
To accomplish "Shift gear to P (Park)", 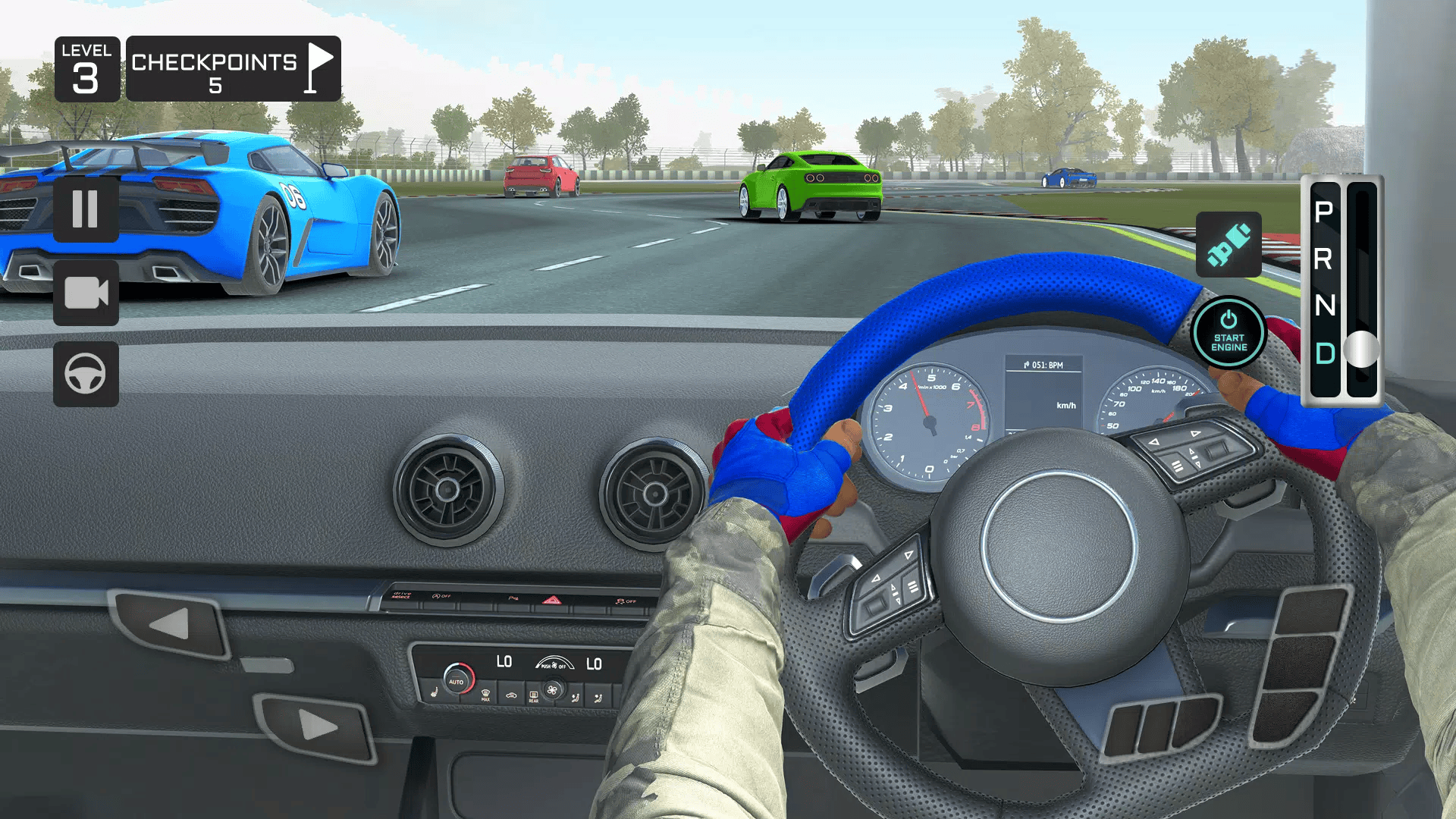I will pyautogui.click(x=1324, y=212).
